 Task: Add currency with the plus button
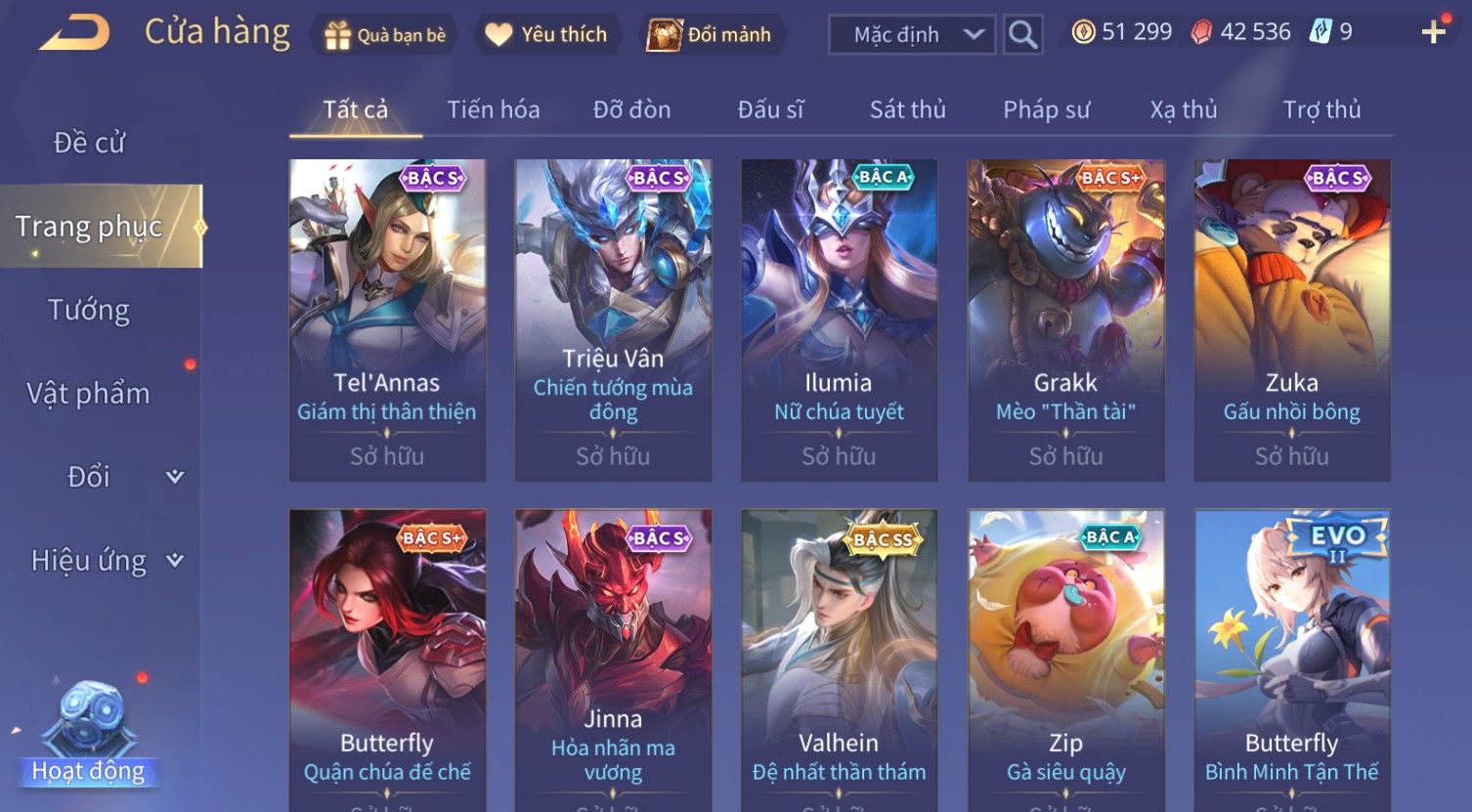[x=1433, y=32]
